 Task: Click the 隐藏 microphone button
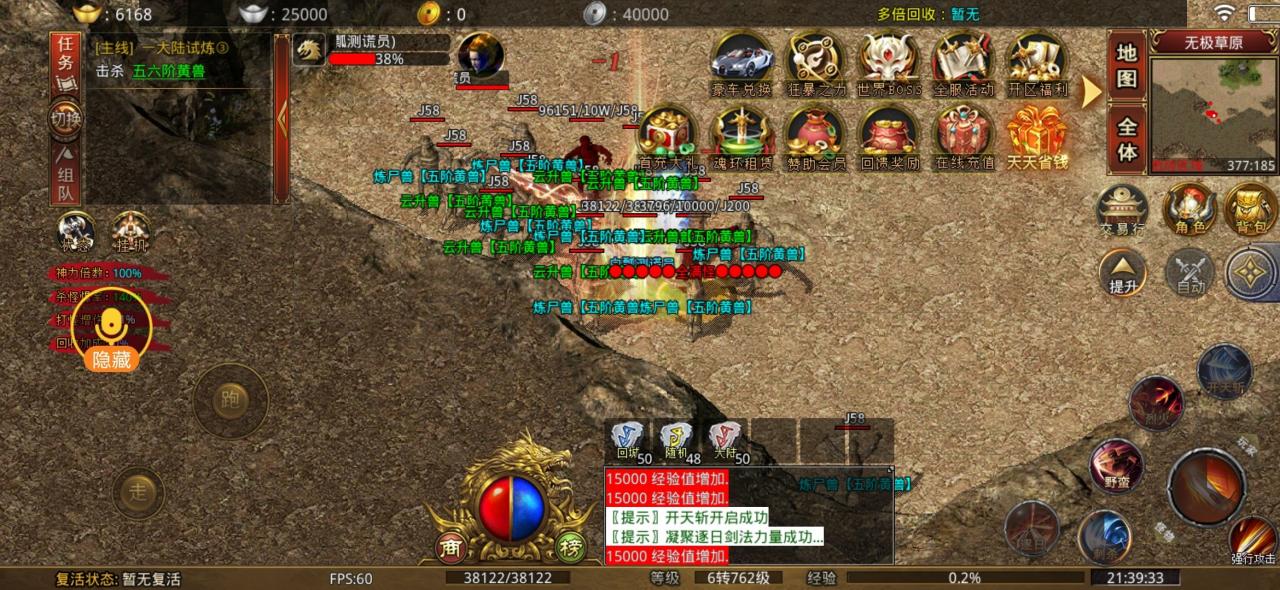click(x=111, y=335)
